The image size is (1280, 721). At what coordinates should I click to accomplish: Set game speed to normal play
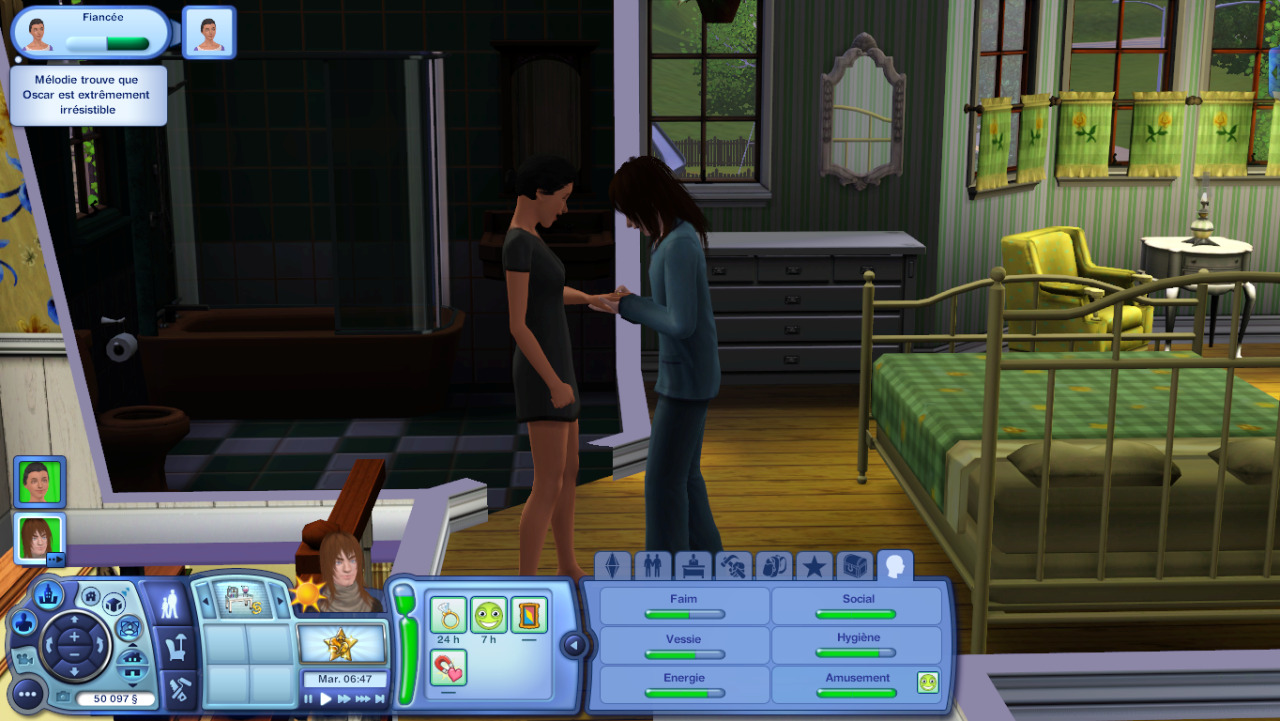click(x=325, y=699)
